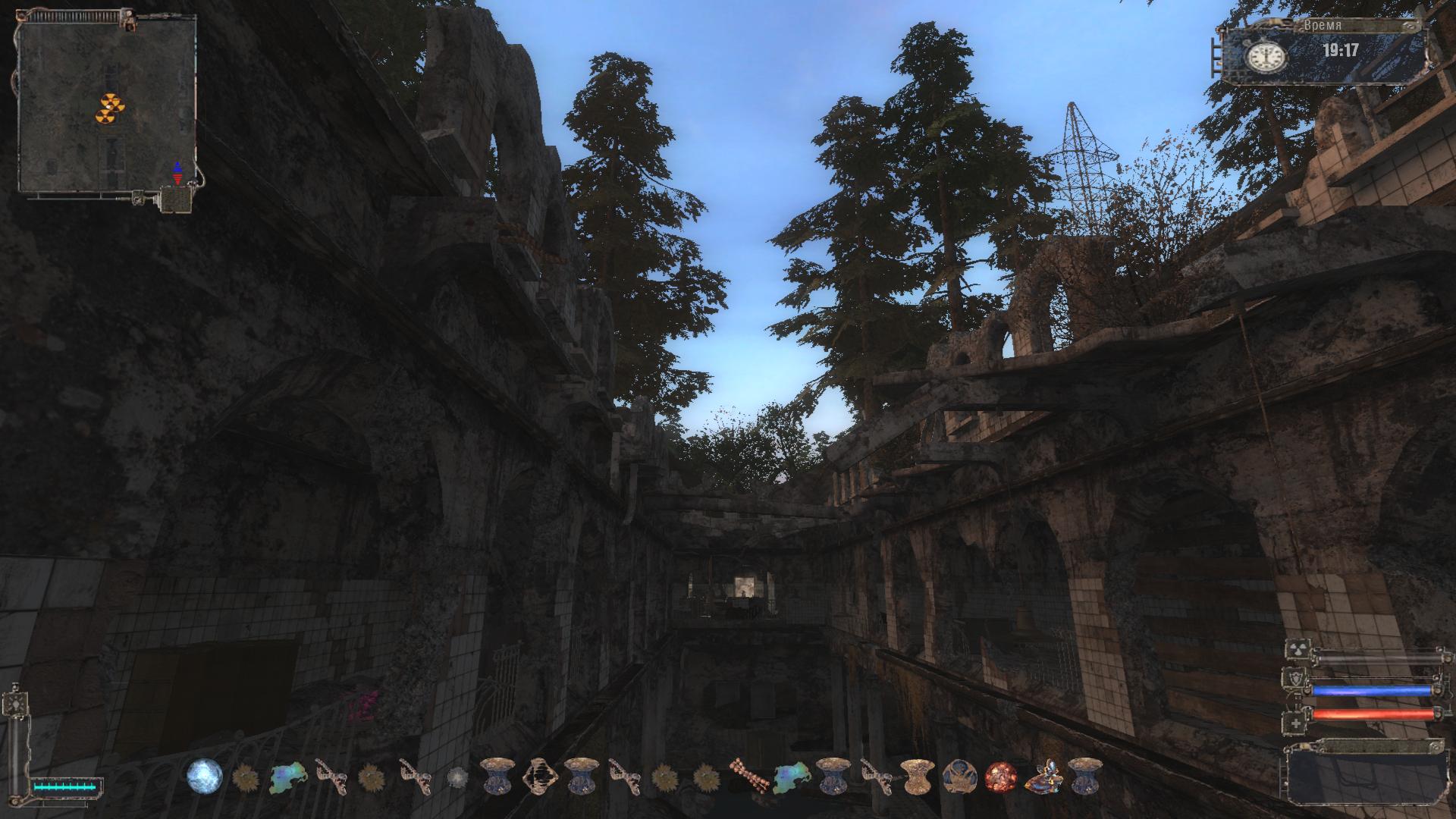This screenshot has height=819, width=1456.
Task: Click the pocket watch clock icon
Action: [1266, 55]
